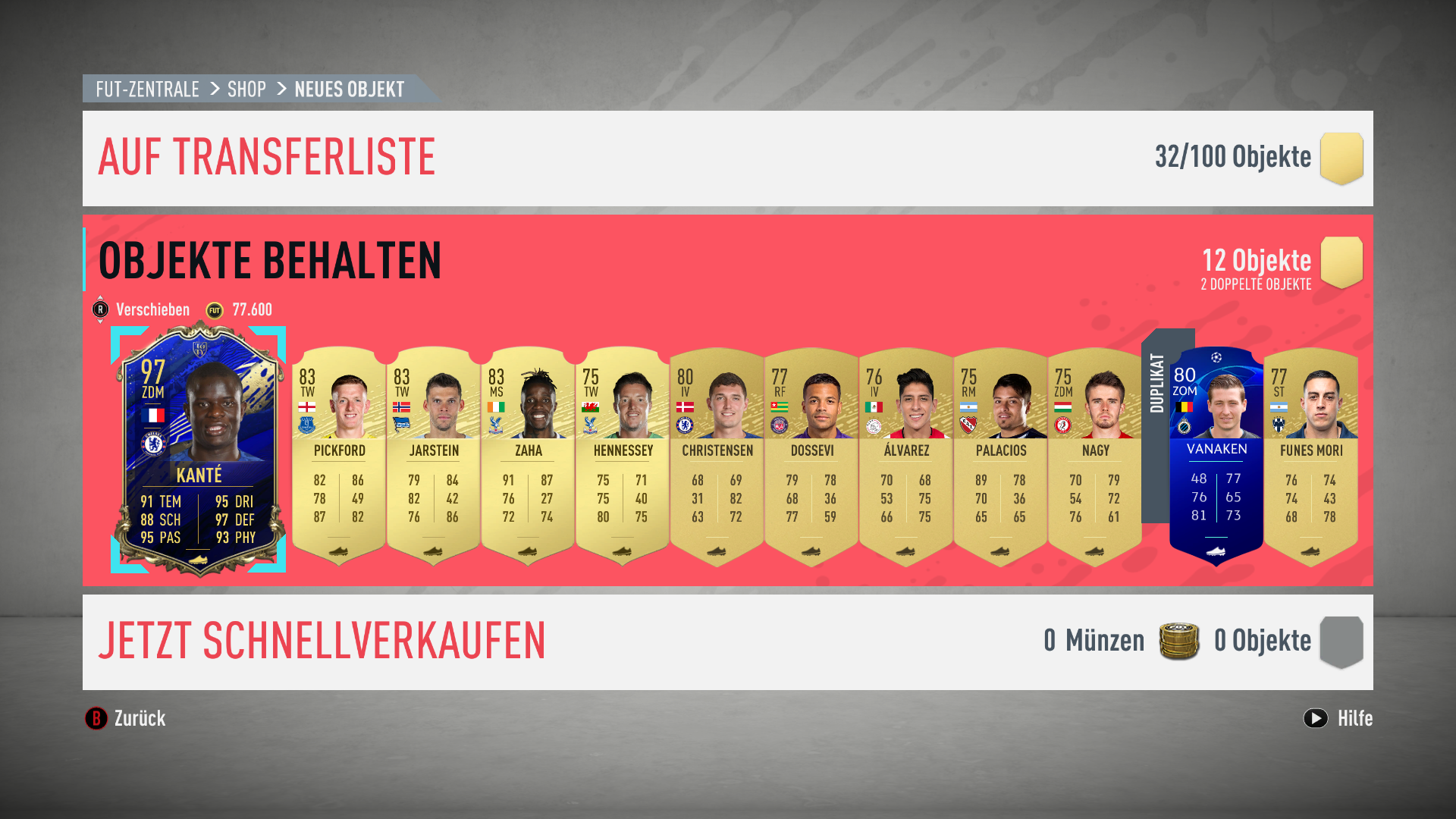
Task: Open the Jetzt Schnellverkaufen section
Action: 322,642
